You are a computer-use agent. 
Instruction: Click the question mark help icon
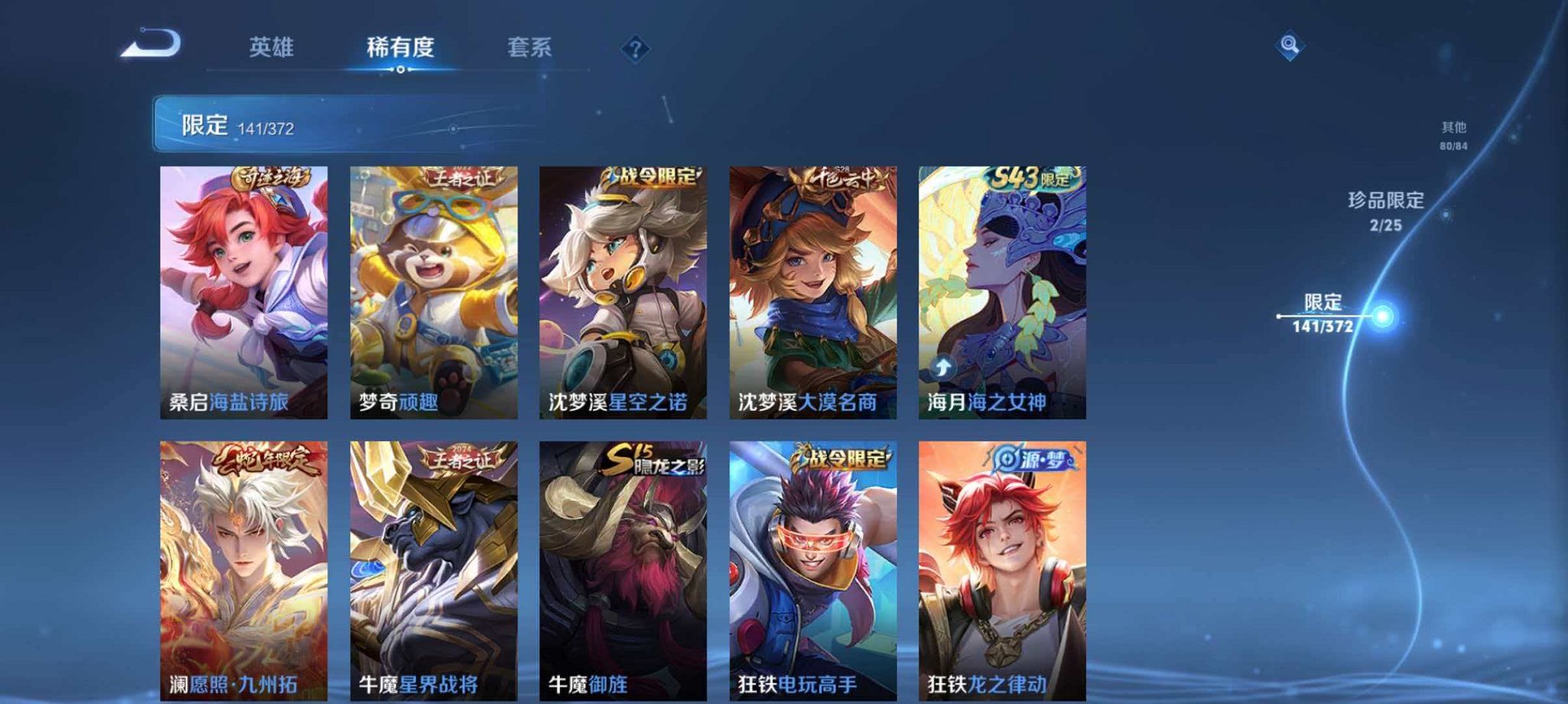coord(634,50)
